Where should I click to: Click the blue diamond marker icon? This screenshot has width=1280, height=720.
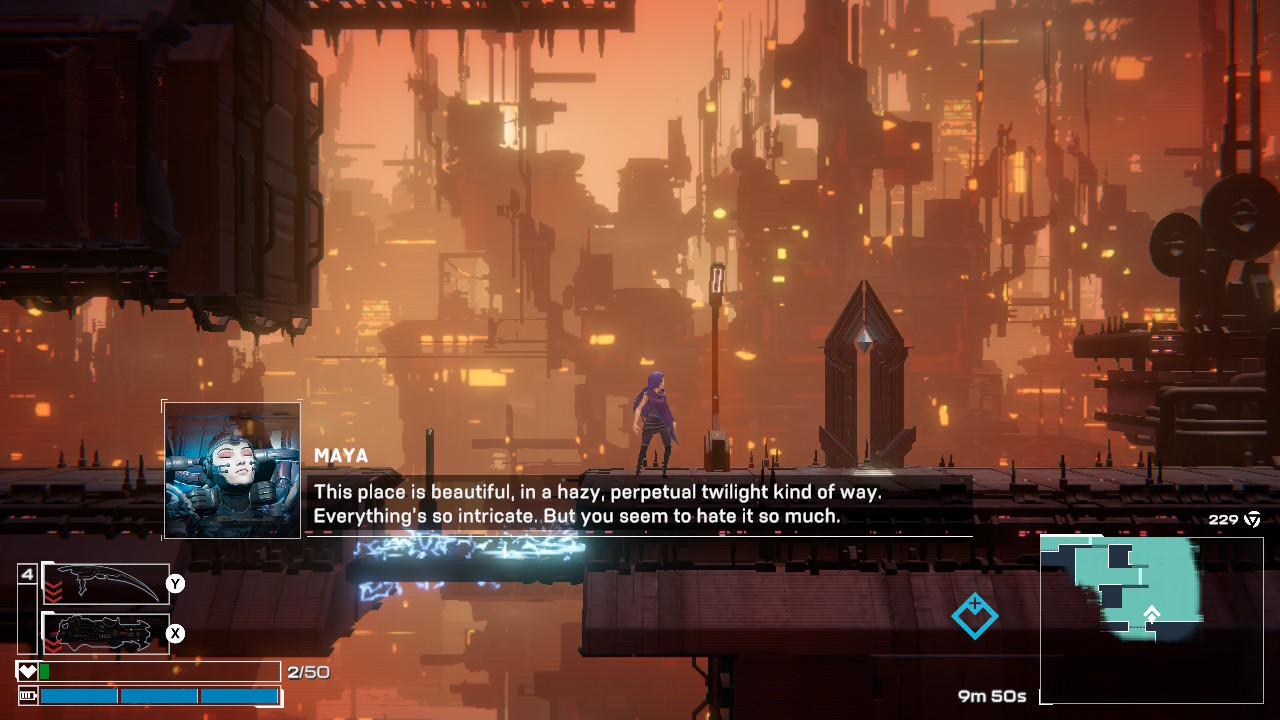coord(974,615)
